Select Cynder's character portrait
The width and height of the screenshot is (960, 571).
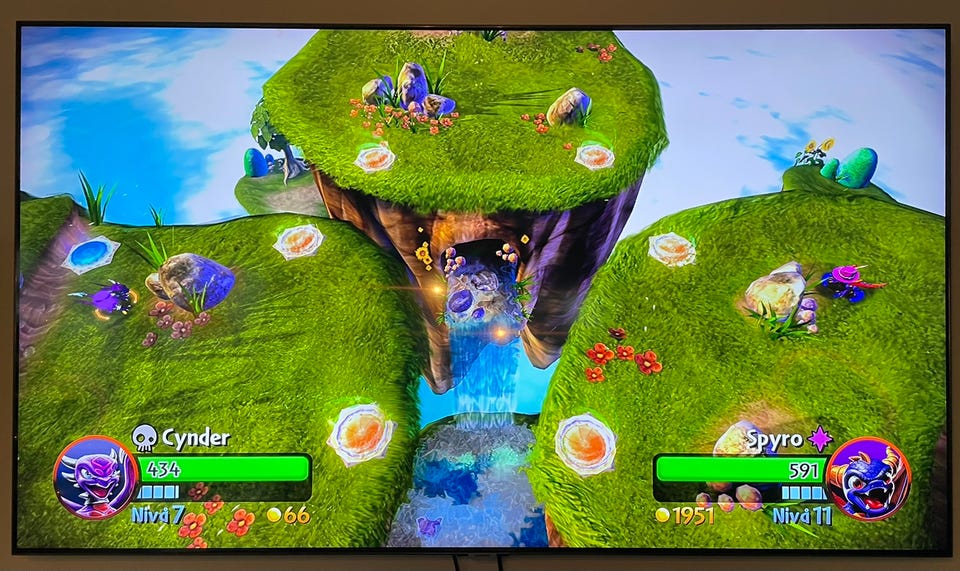[95, 477]
